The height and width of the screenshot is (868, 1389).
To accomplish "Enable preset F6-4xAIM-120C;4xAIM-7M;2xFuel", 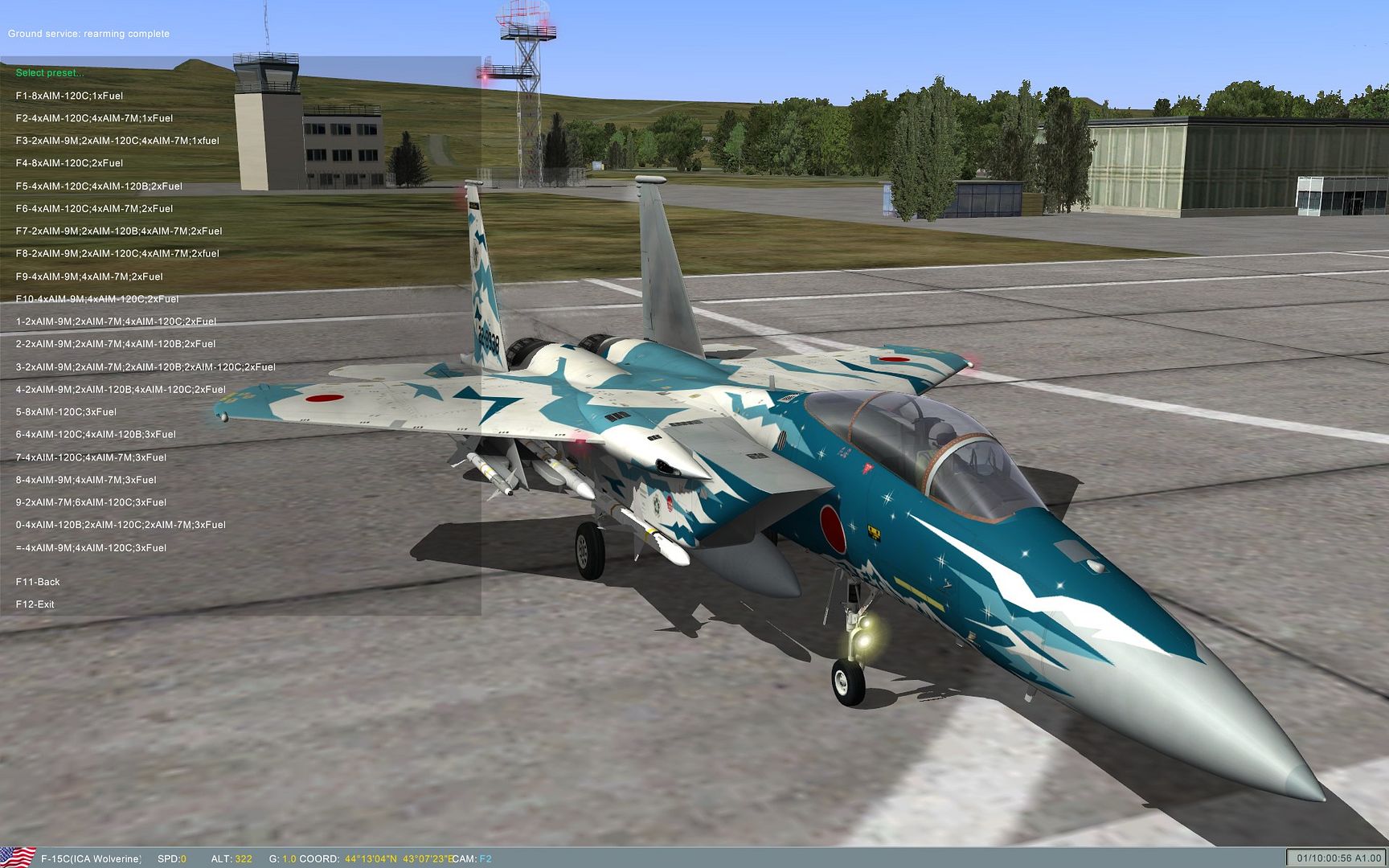I will (x=94, y=207).
